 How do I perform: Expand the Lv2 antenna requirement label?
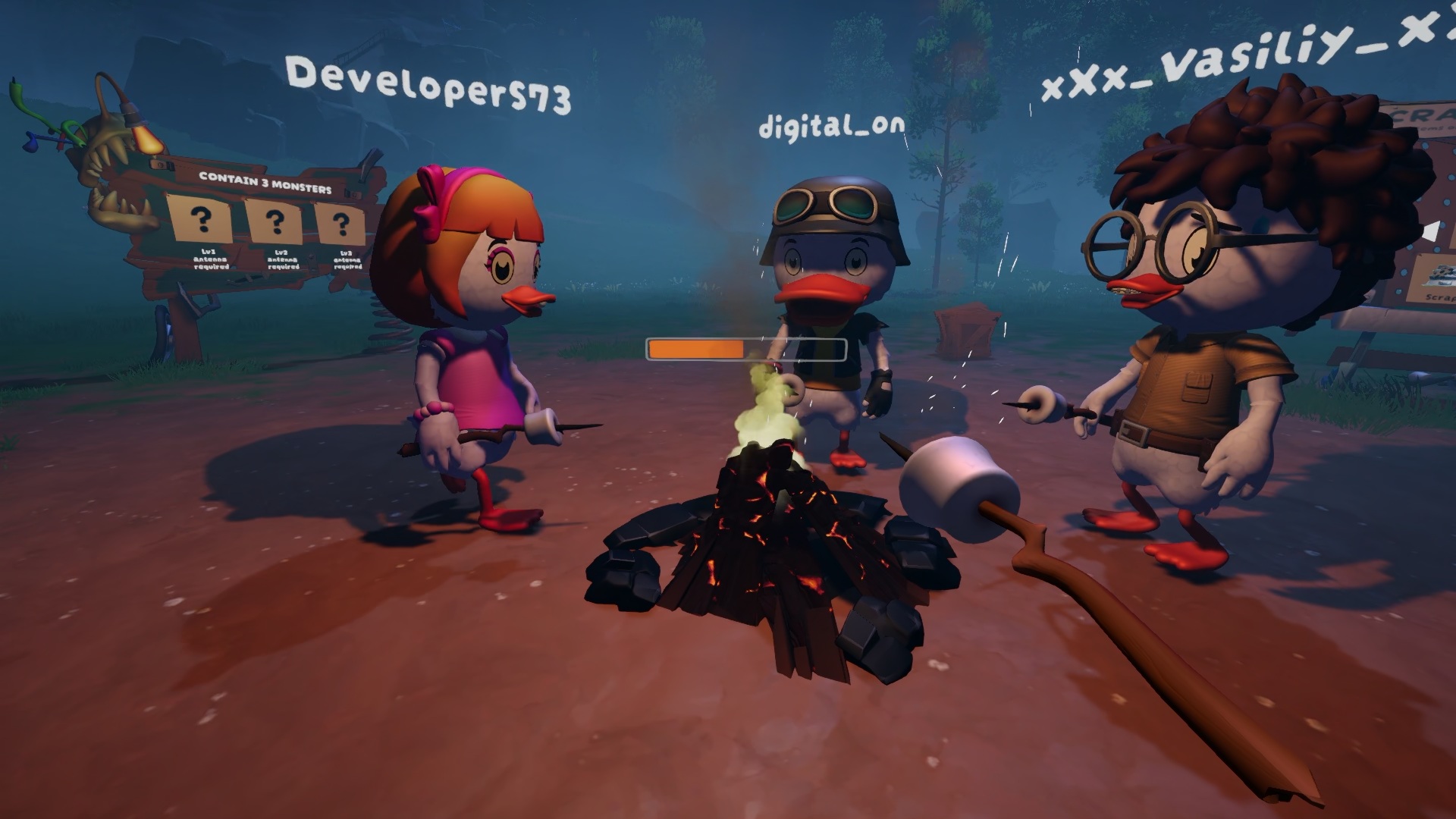(283, 260)
